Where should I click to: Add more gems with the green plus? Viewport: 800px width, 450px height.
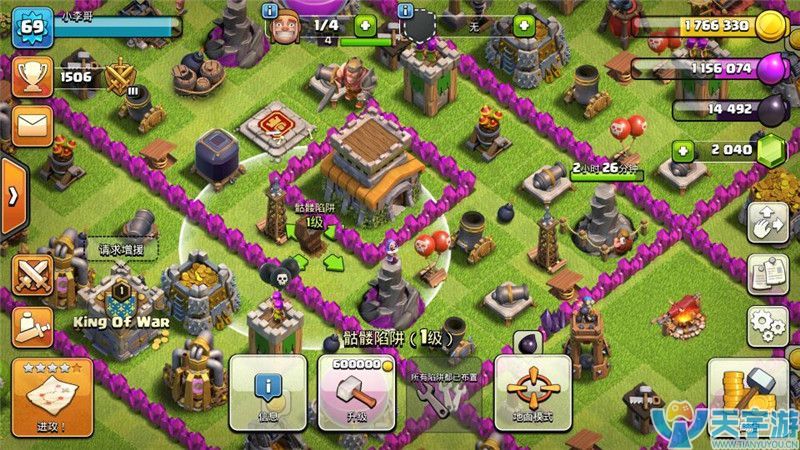point(683,152)
